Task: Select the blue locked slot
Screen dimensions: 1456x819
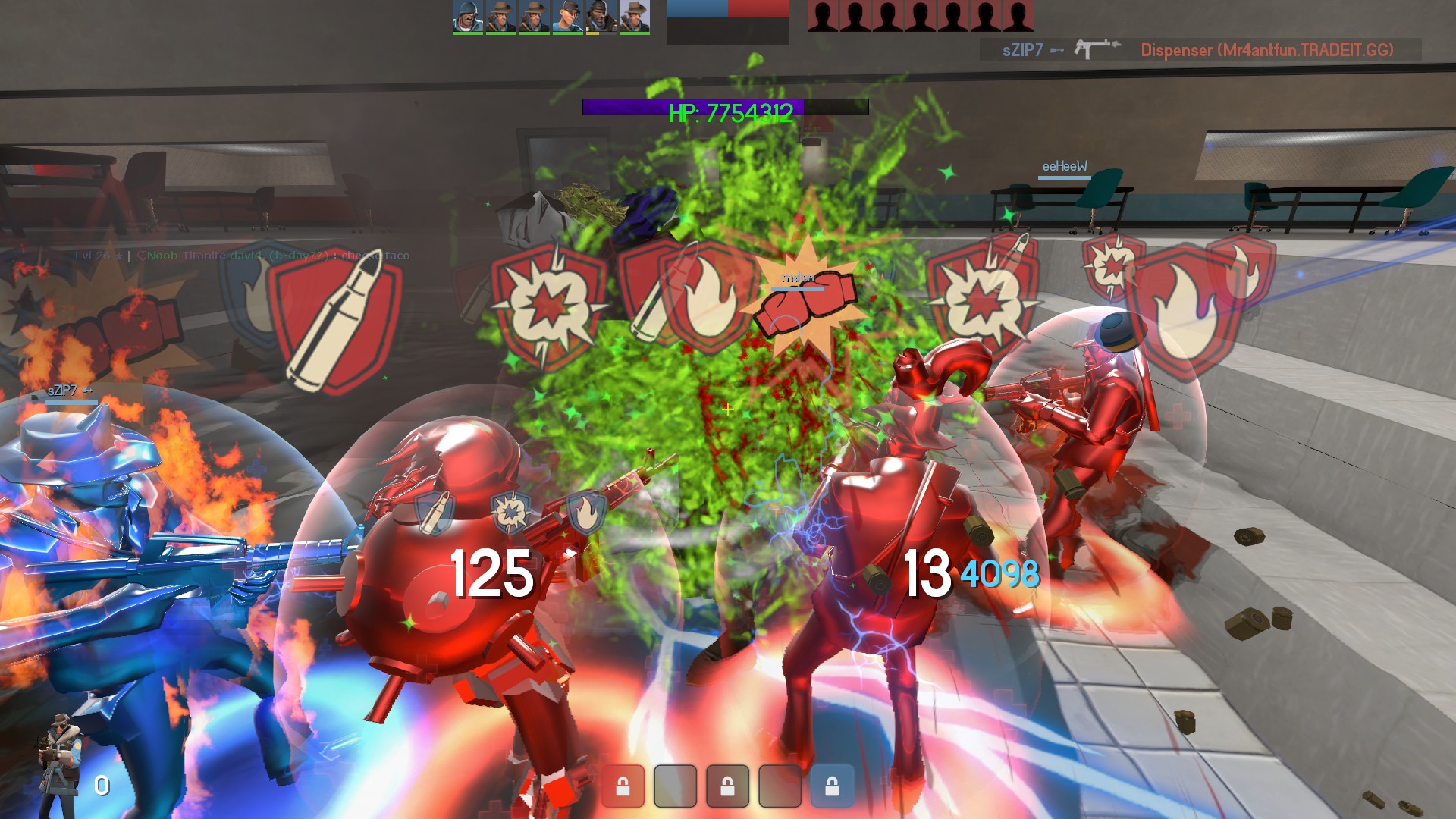Action: click(832, 786)
